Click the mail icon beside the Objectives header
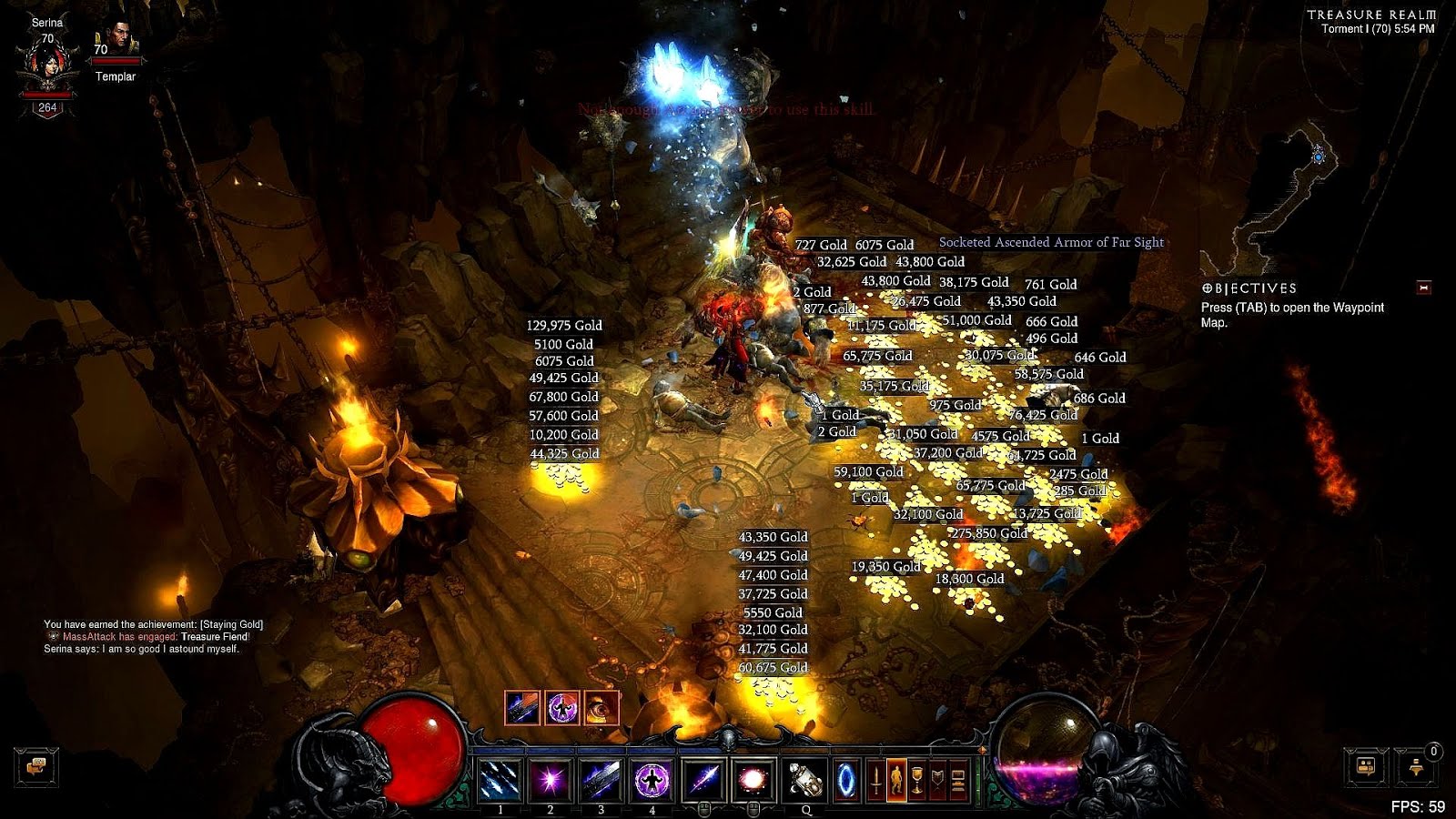1456x819 pixels. coord(1422,287)
